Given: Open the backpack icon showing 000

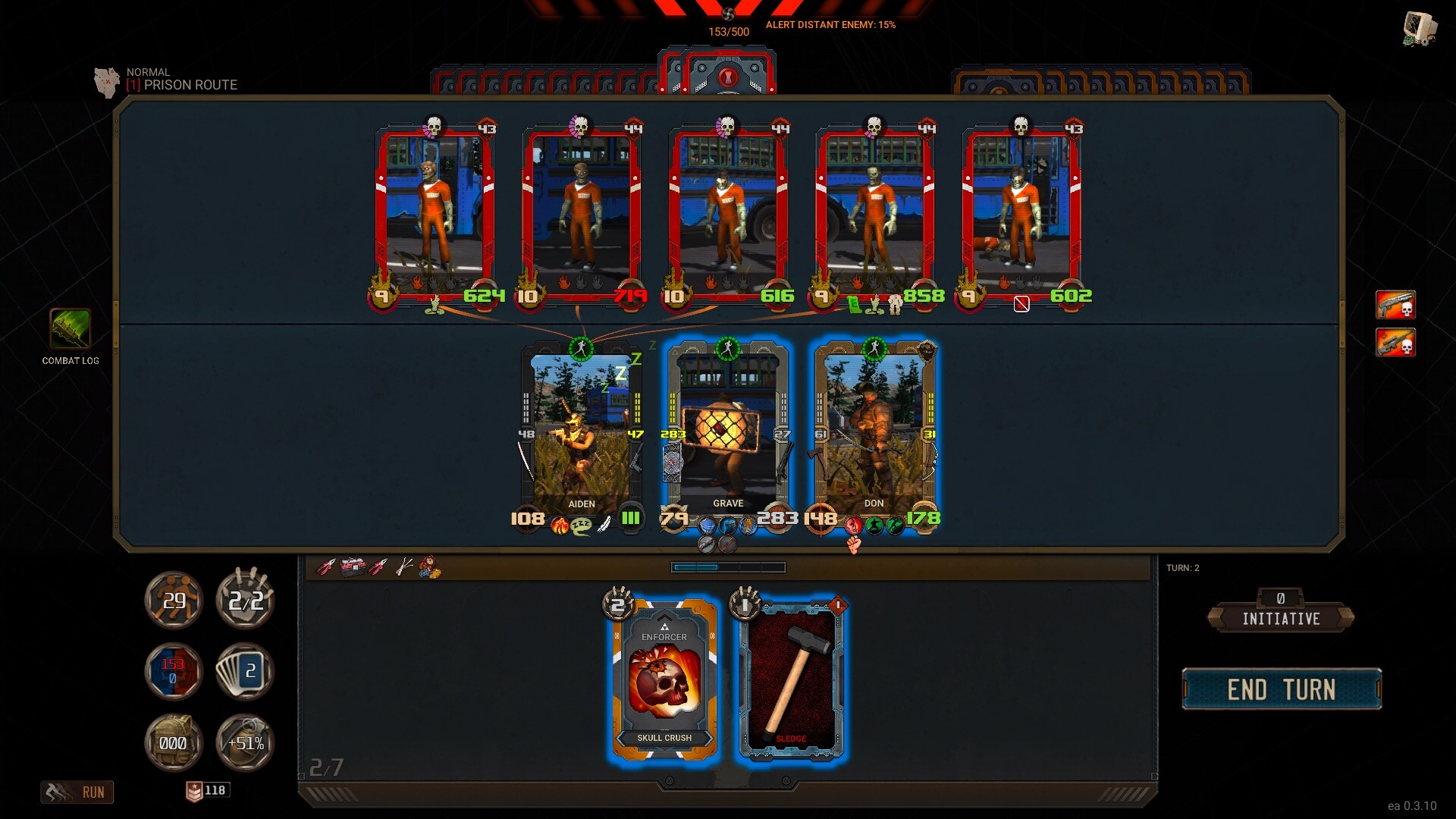Looking at the screenshot, I should coord(174,743).
